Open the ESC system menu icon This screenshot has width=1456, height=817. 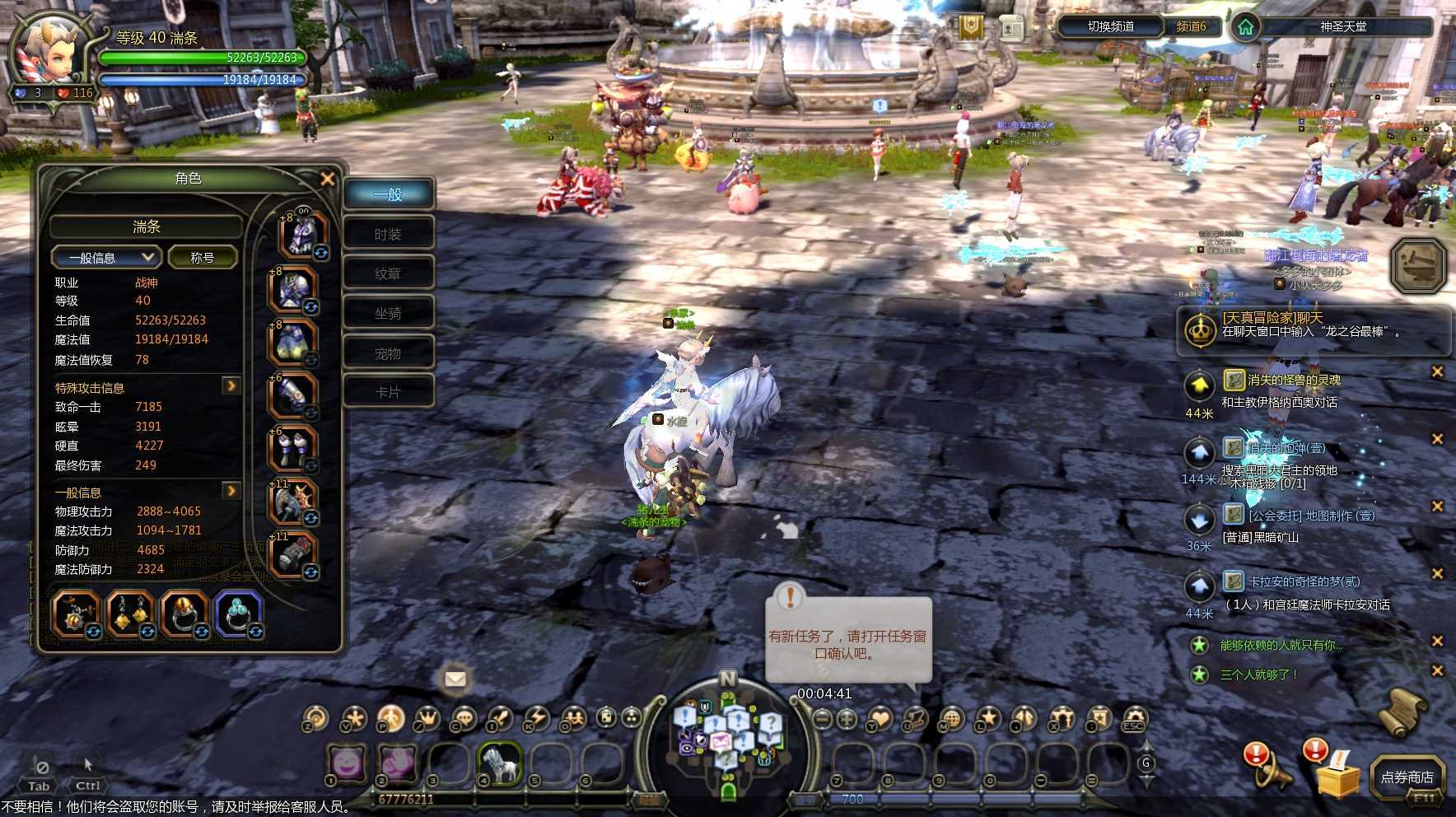1134,721
